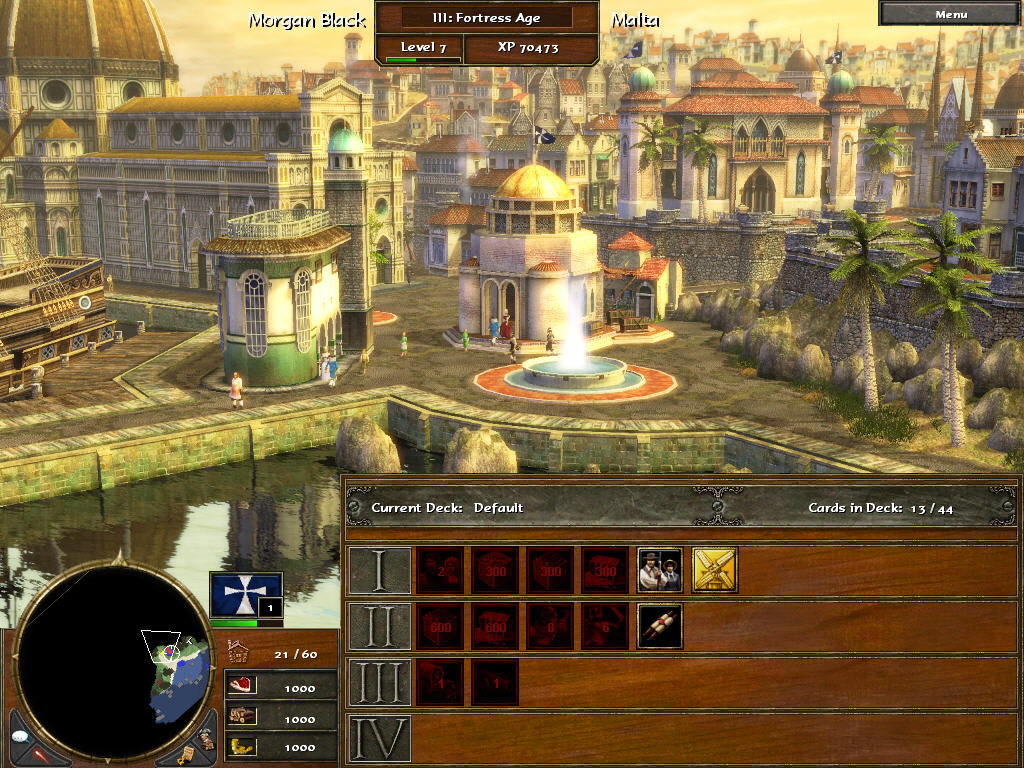Pick the red-tied scroll card in Age II
This screenshot has height=768, width=1024.
(x=660, y=626)
